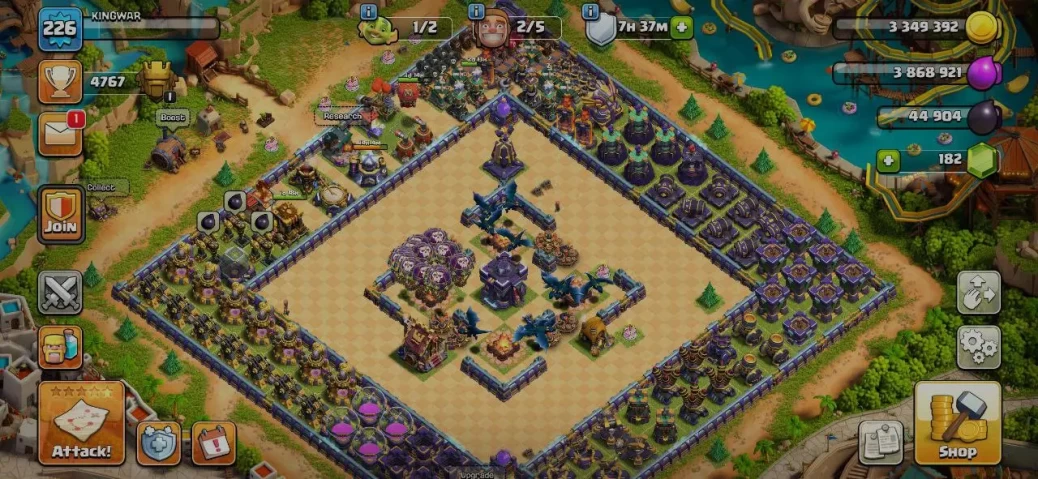1038x479 pixels.
Task: Show info for the goblin builder 1/2
Action: point(368,11)
